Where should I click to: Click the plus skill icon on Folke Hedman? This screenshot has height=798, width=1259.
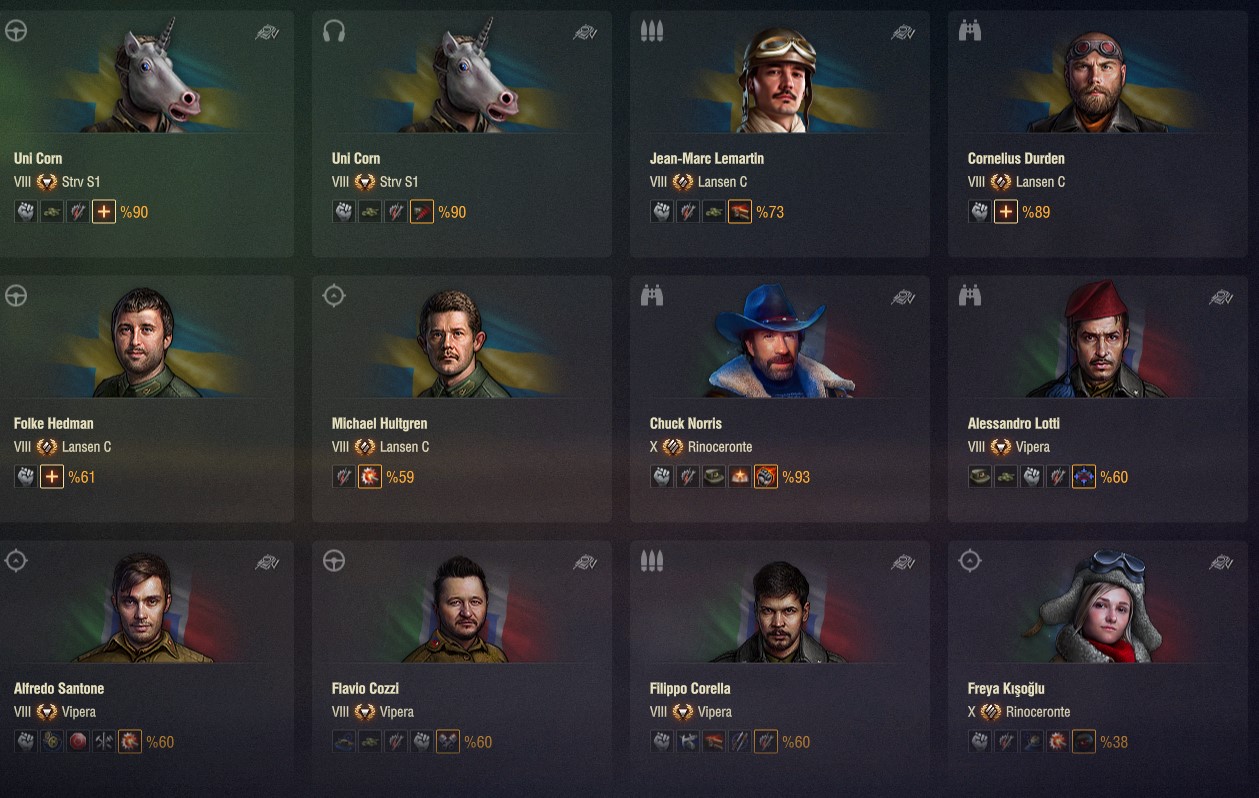[x=52, y=477]
